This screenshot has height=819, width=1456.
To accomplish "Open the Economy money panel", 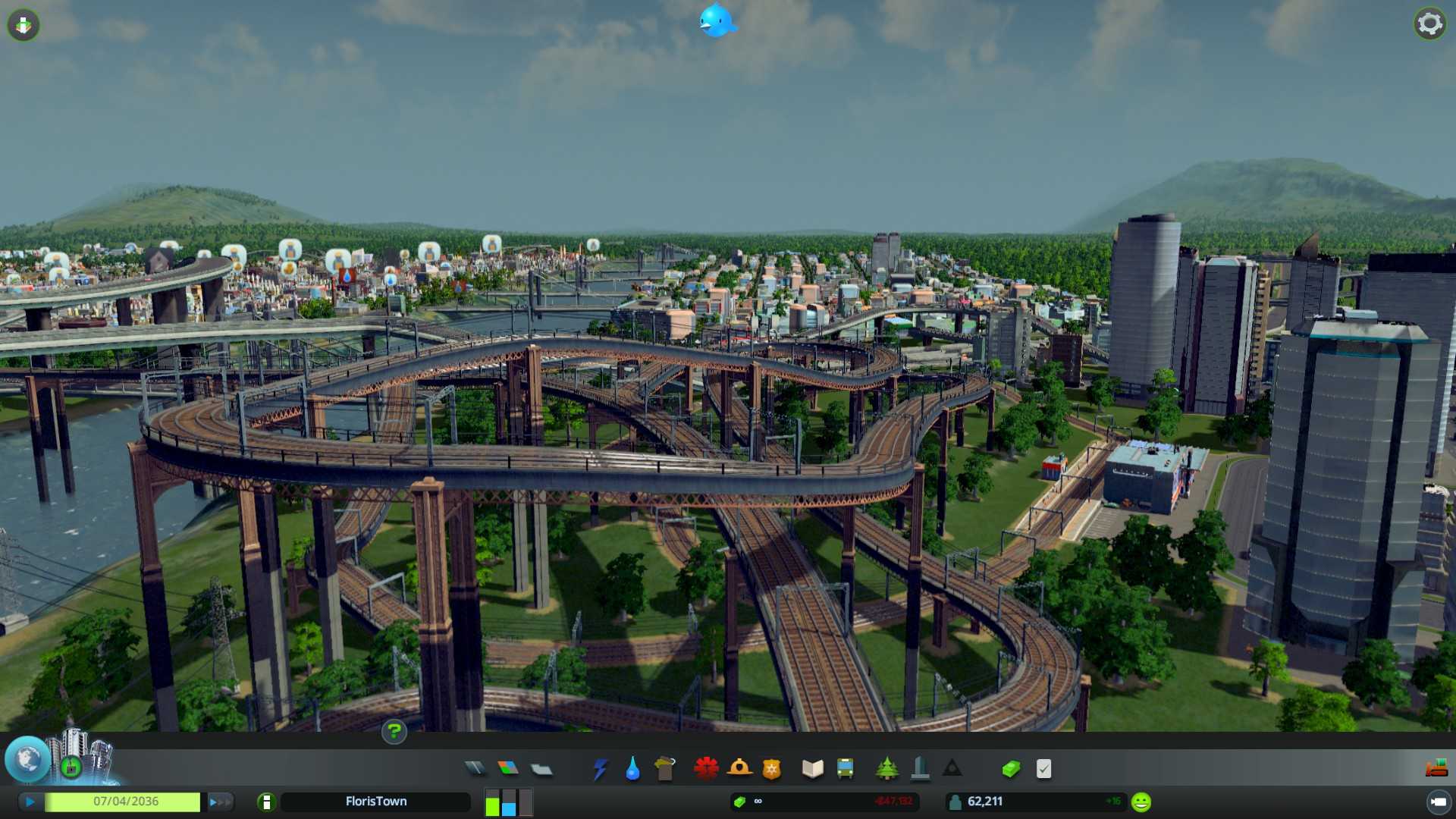I will (1011, 769).
